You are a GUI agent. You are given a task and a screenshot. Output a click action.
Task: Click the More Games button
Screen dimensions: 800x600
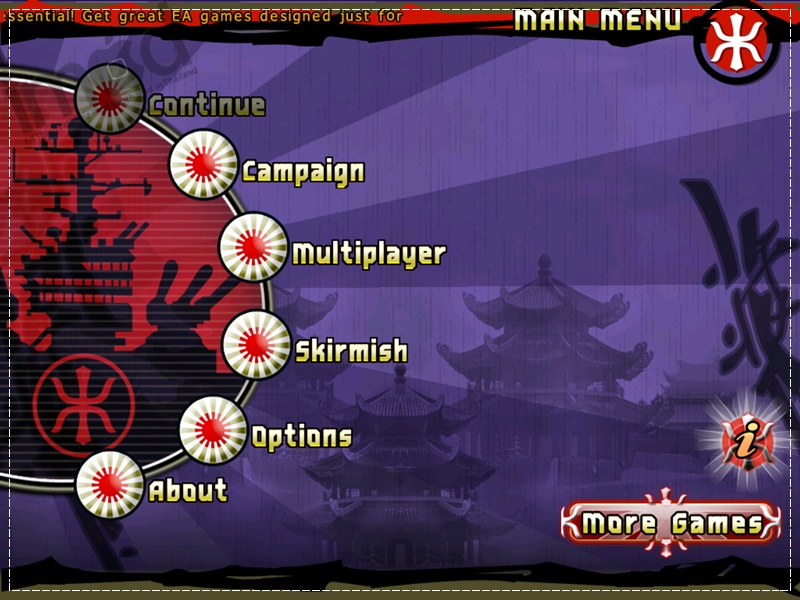tap(670, 523)
